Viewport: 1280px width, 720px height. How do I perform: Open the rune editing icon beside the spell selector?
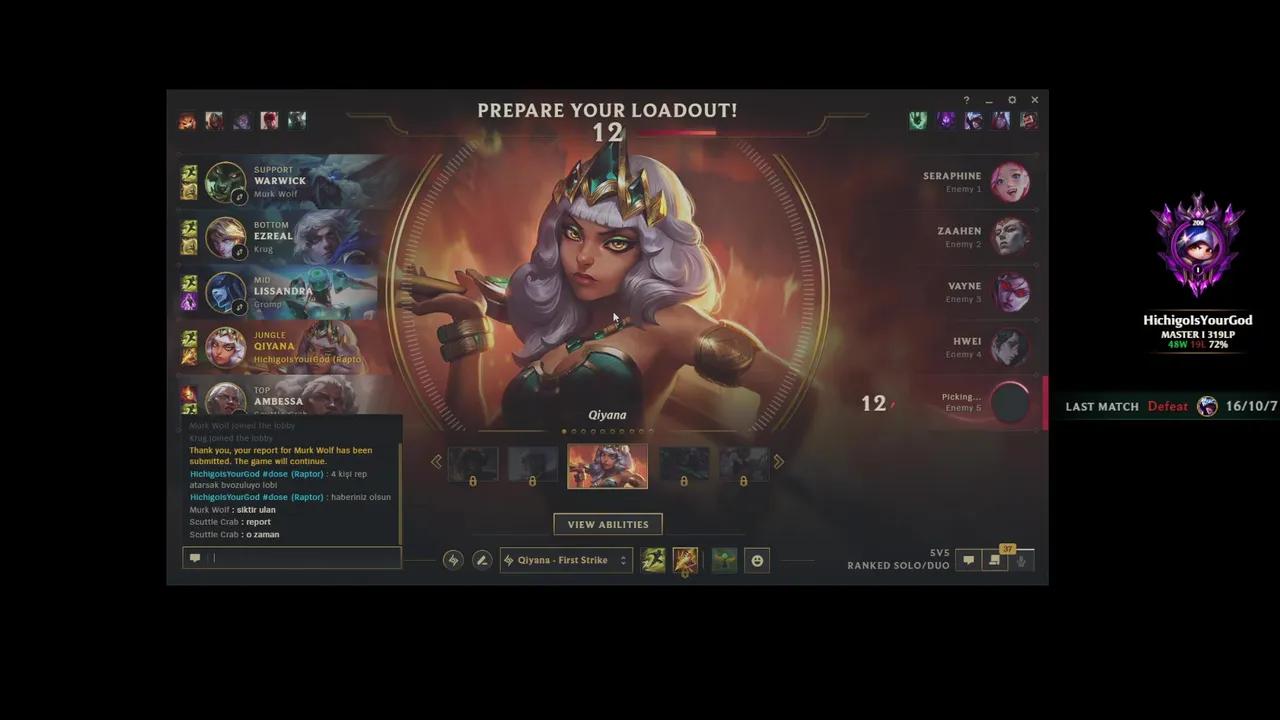coord(482,560)
